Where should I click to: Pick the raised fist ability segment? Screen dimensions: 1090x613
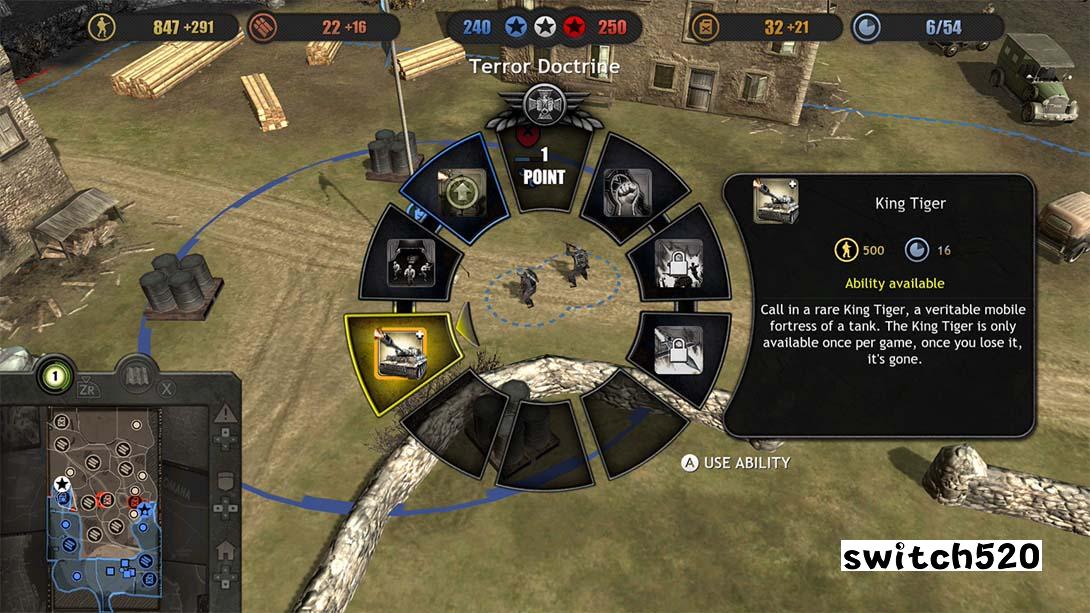[629, 191]
